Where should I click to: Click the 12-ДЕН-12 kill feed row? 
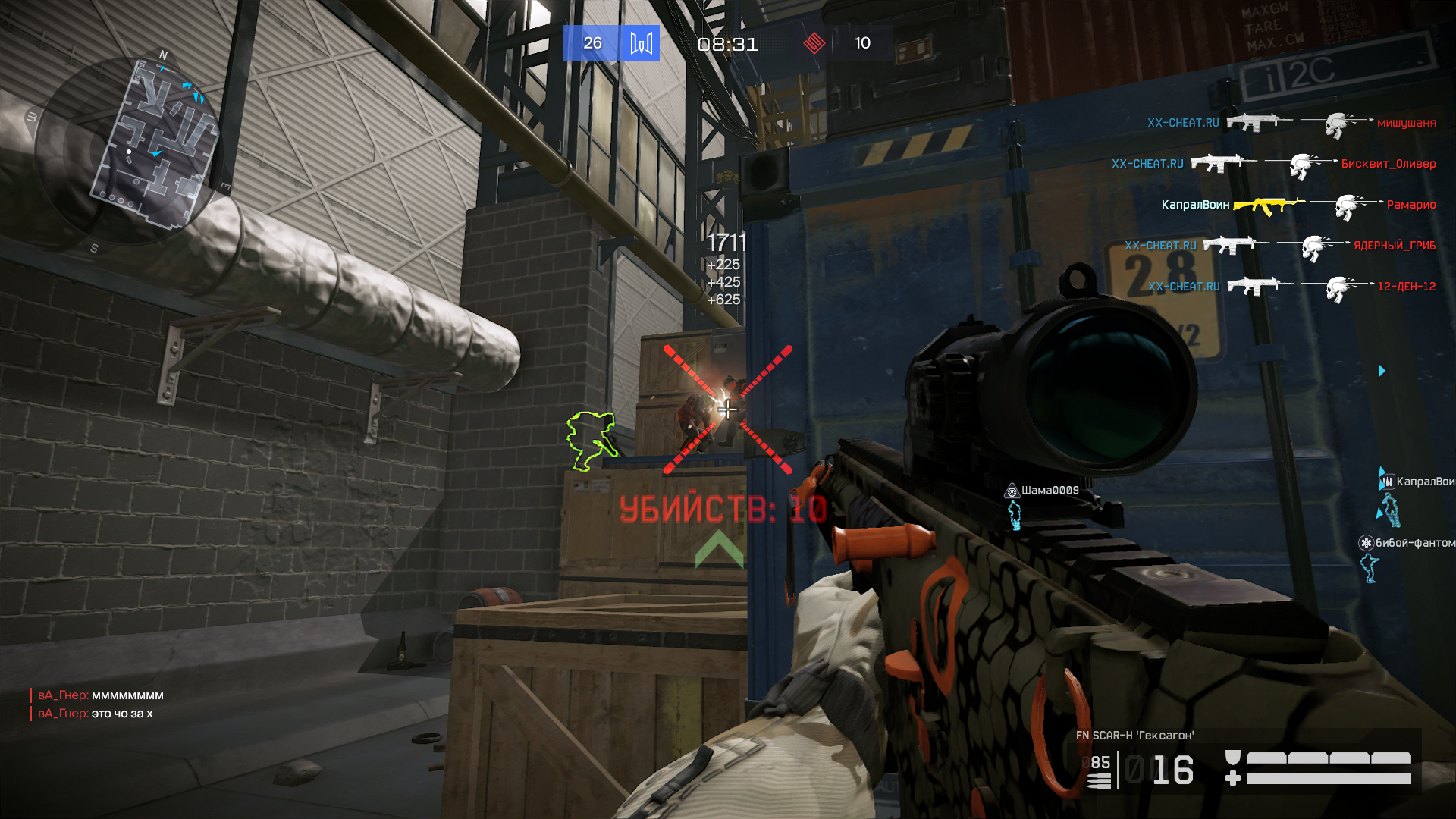pyautogui.click(x=1291, y=287)
